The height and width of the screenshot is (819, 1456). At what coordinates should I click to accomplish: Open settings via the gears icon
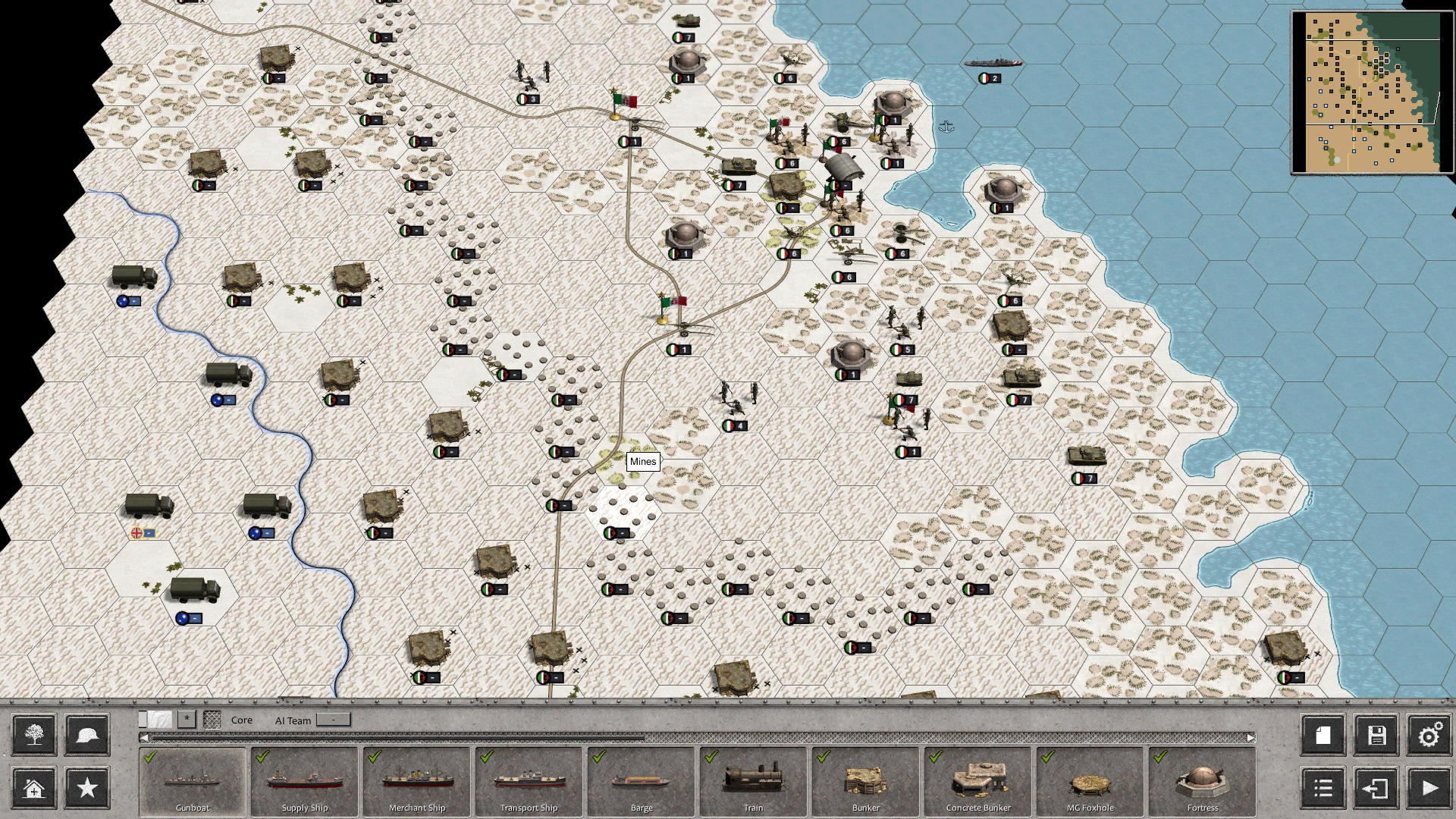point(1429,735)
